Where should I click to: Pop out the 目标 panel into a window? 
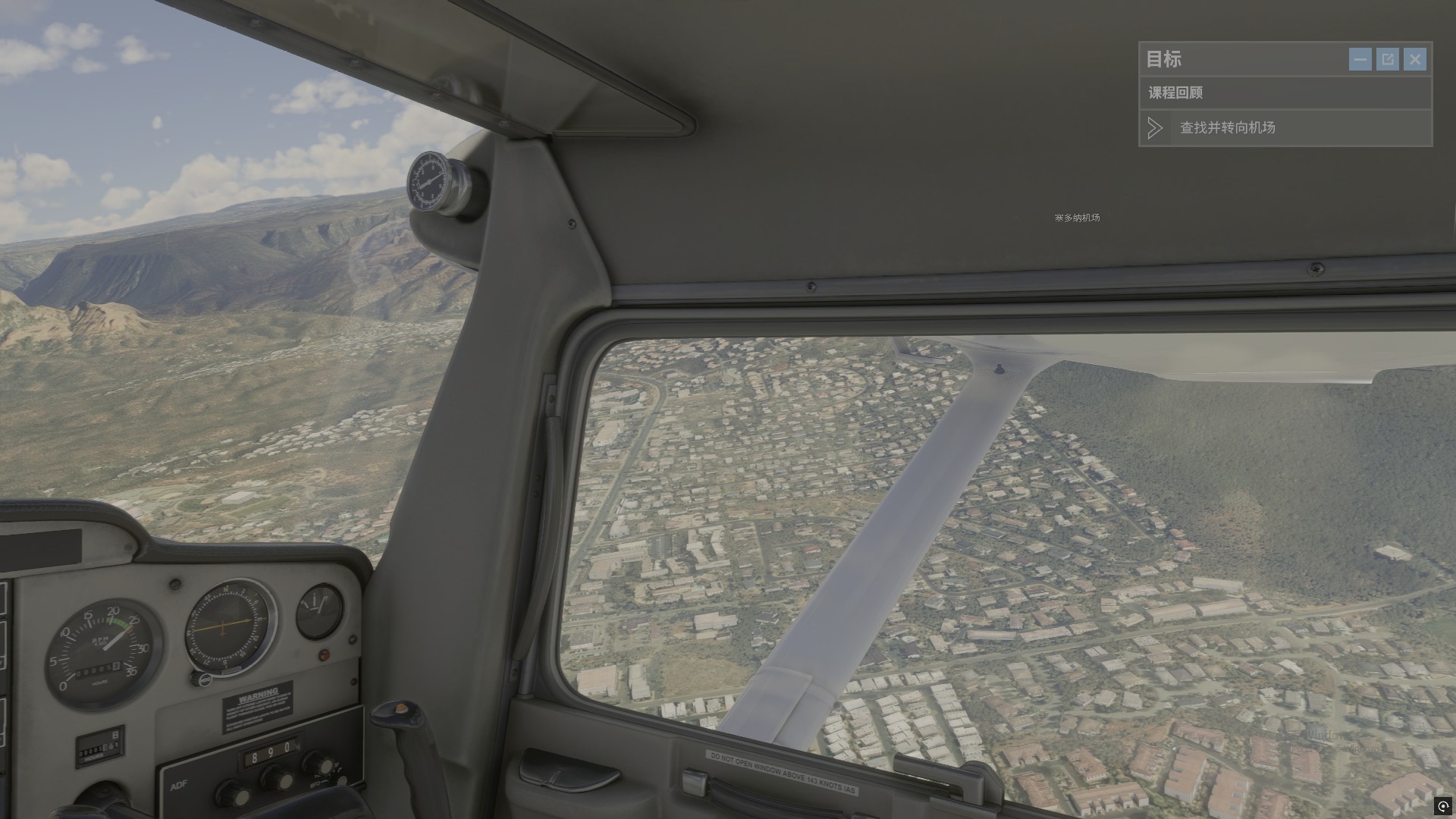[1388, 59]
